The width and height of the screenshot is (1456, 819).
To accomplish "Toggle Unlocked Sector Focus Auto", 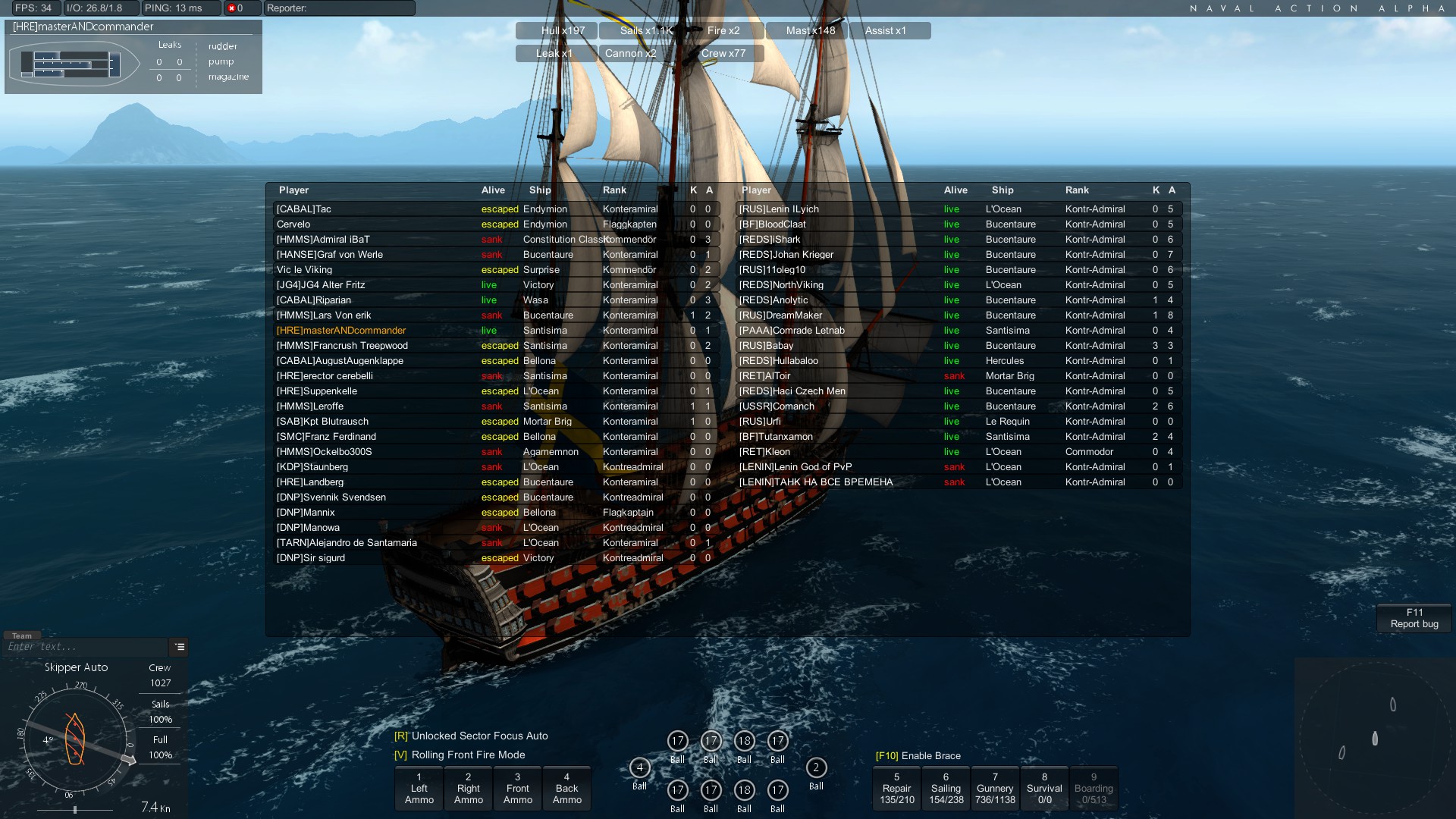I will (x=470, y=736).
